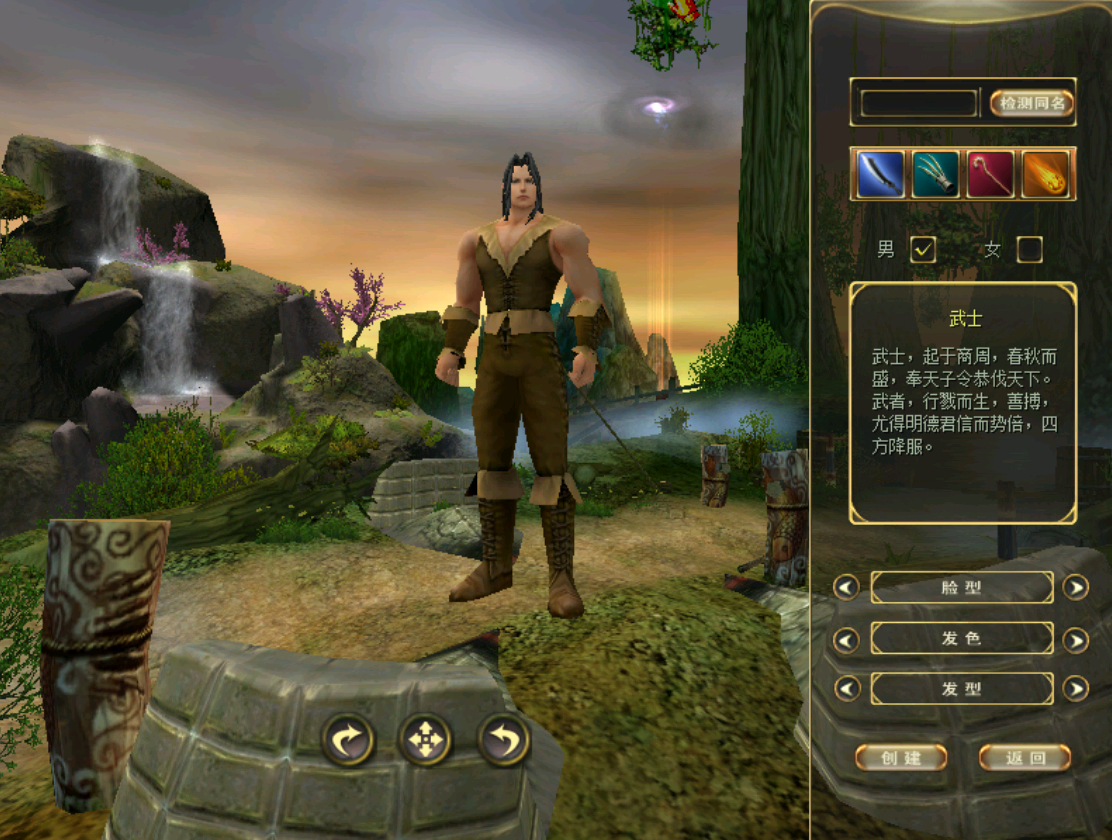Show previous hairstyle 发型
Viewport: 1112px width, 840px height.
click(846, 689)
